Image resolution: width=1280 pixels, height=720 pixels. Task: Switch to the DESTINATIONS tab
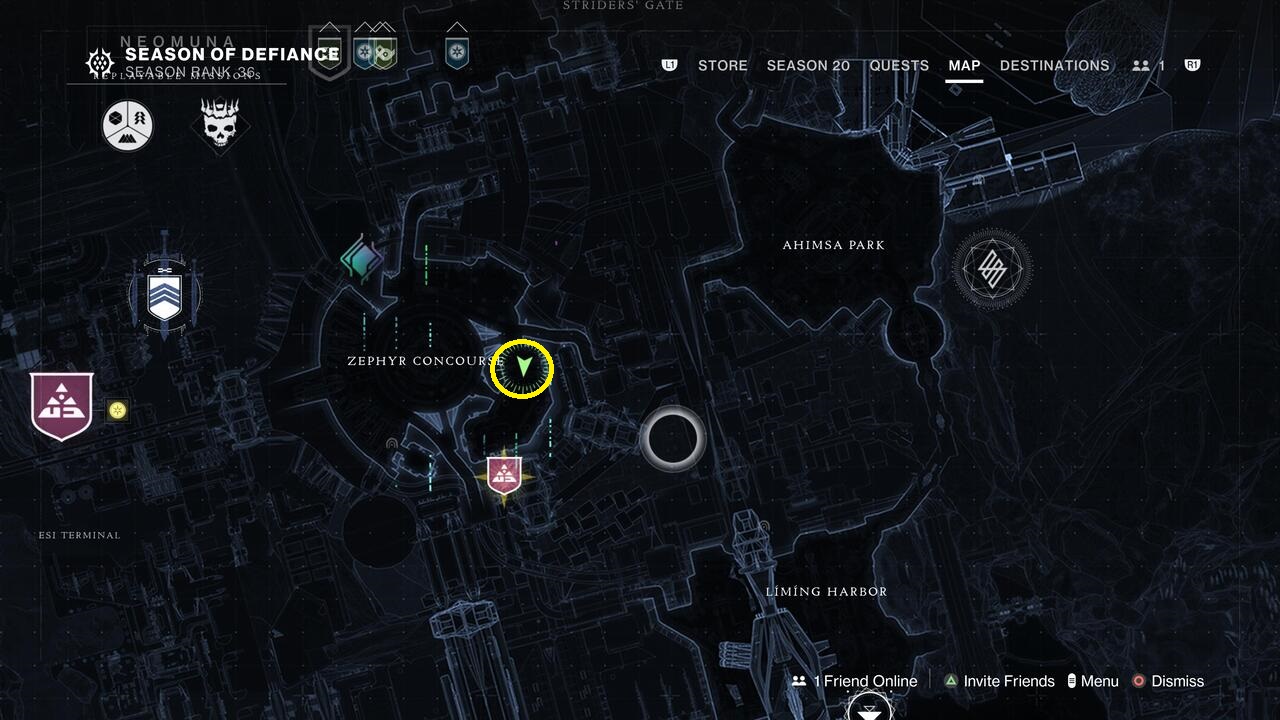tap(1054, 65)
